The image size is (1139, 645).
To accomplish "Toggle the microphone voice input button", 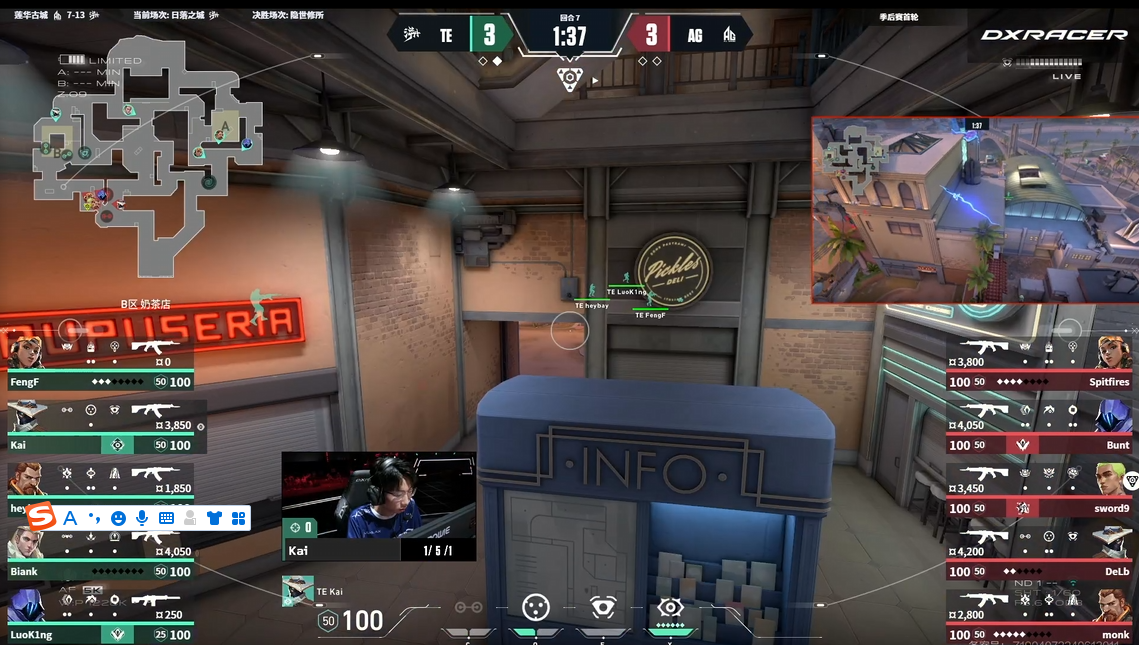I will pos(142,518).
